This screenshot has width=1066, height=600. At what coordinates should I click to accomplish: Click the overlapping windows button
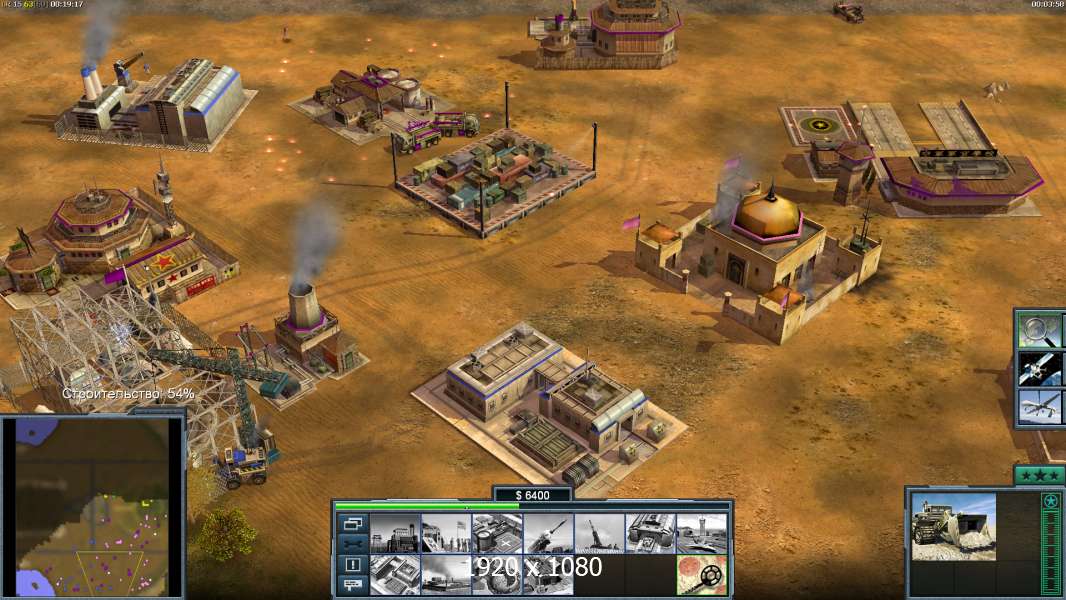pyautogui.click(x=352, y=524)
